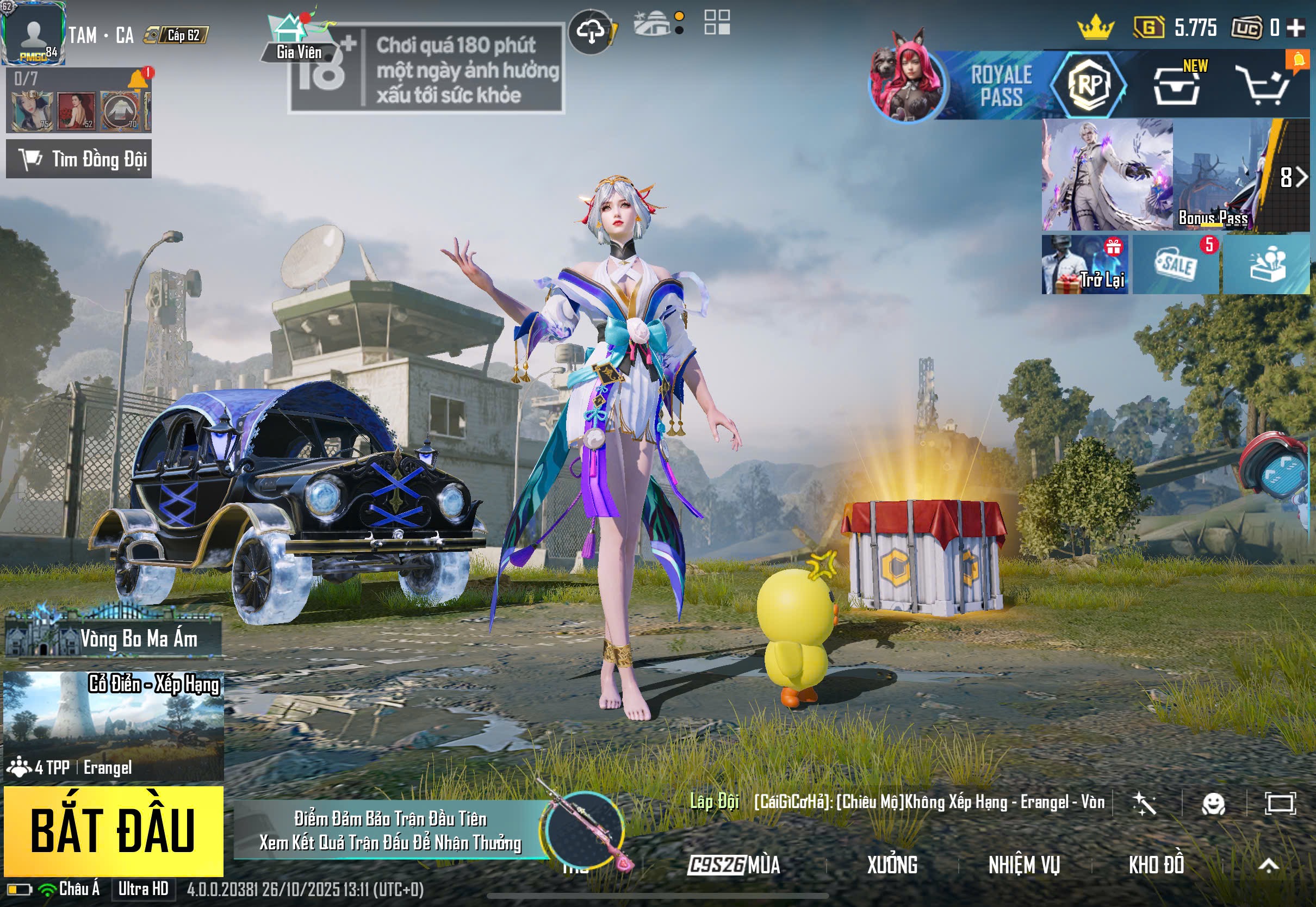Open the emote smiley face button
The height and width of the screenshot is (907, 1316).
pos(1213,804)
